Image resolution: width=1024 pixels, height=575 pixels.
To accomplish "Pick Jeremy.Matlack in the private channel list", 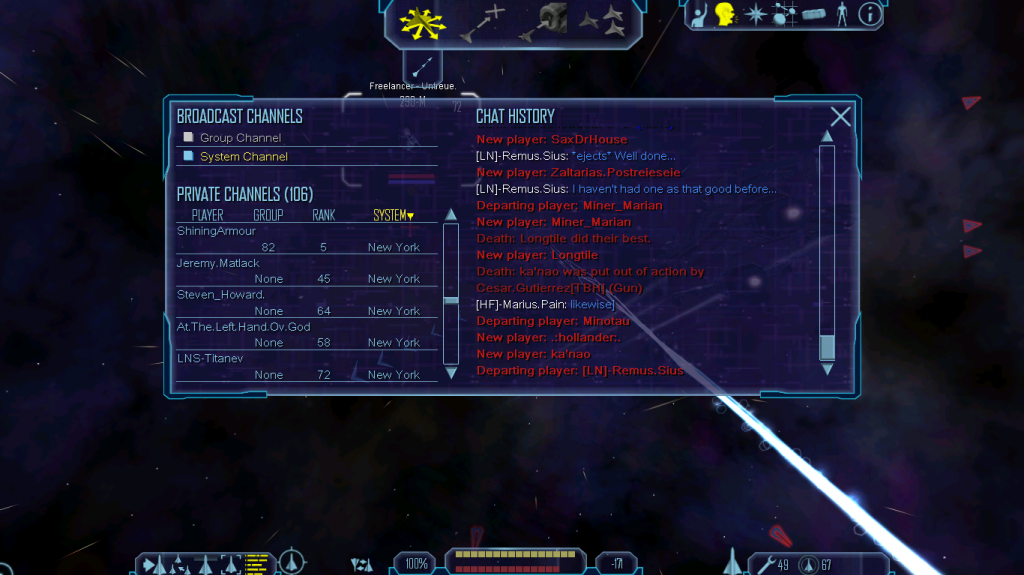I will click(x=216, y=263).
